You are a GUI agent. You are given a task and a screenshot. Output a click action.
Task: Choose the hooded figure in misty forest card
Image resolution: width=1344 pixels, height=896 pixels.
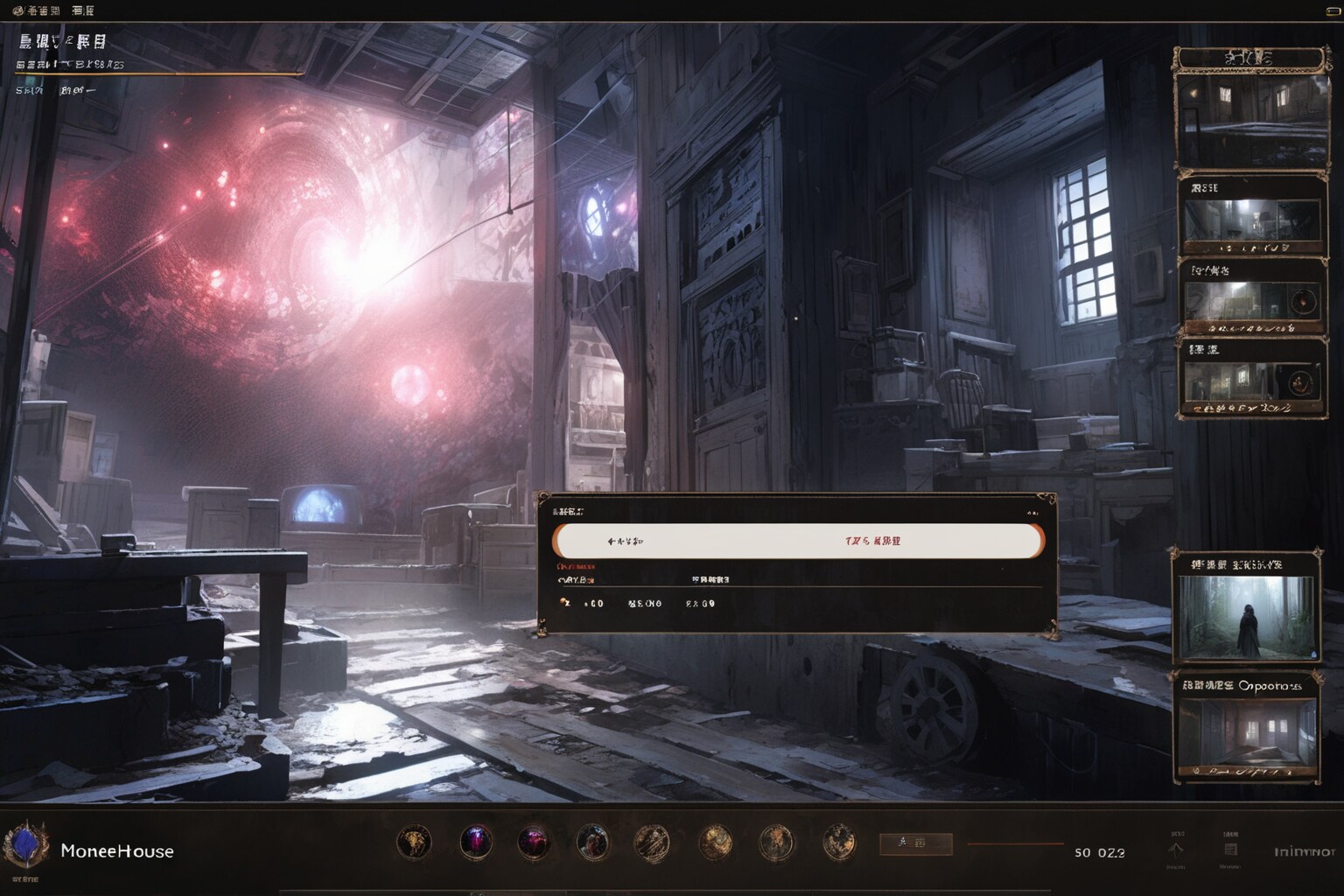[1246, 616]
